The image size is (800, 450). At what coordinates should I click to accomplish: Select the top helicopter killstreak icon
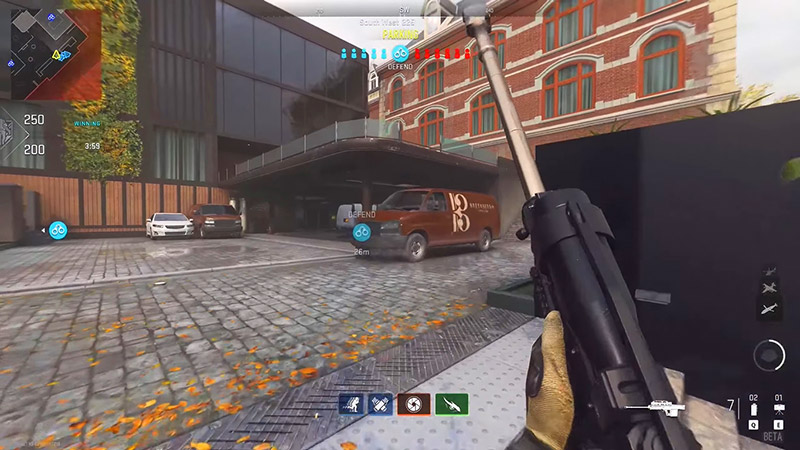click(x=772, y=271)
